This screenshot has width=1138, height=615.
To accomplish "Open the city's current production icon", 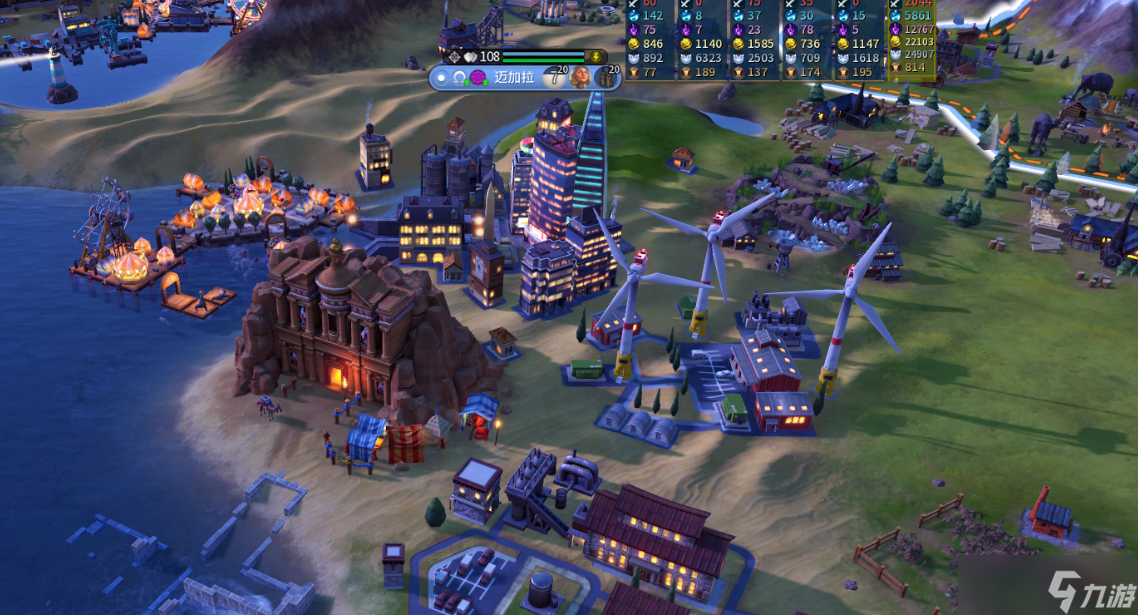I will pos(606,77).
